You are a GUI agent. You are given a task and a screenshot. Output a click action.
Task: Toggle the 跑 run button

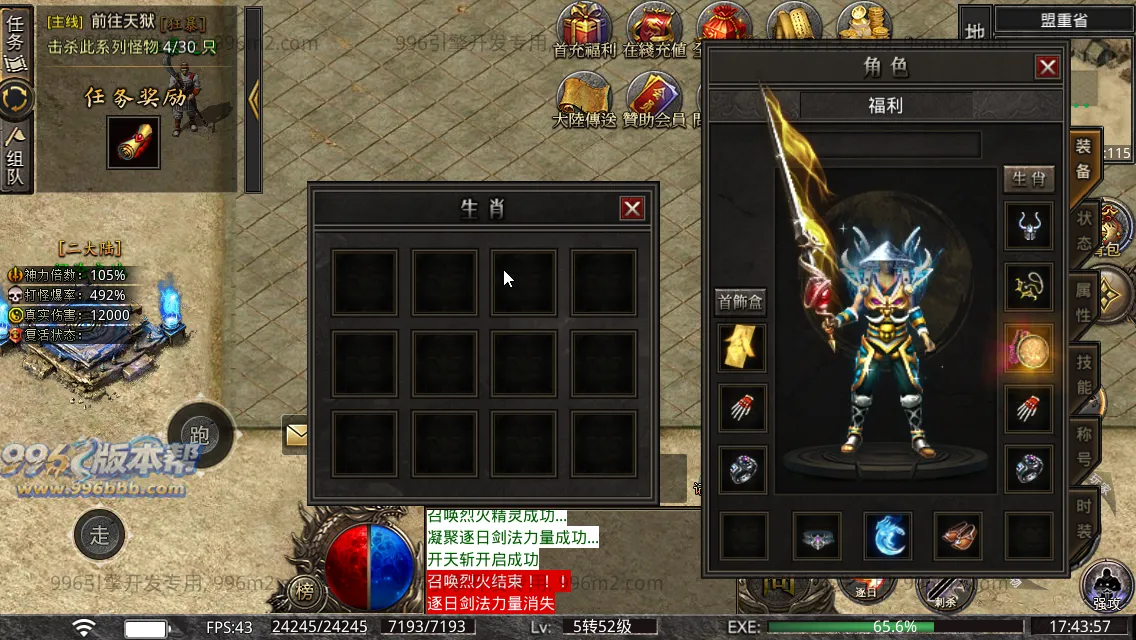tap(200, 435)
